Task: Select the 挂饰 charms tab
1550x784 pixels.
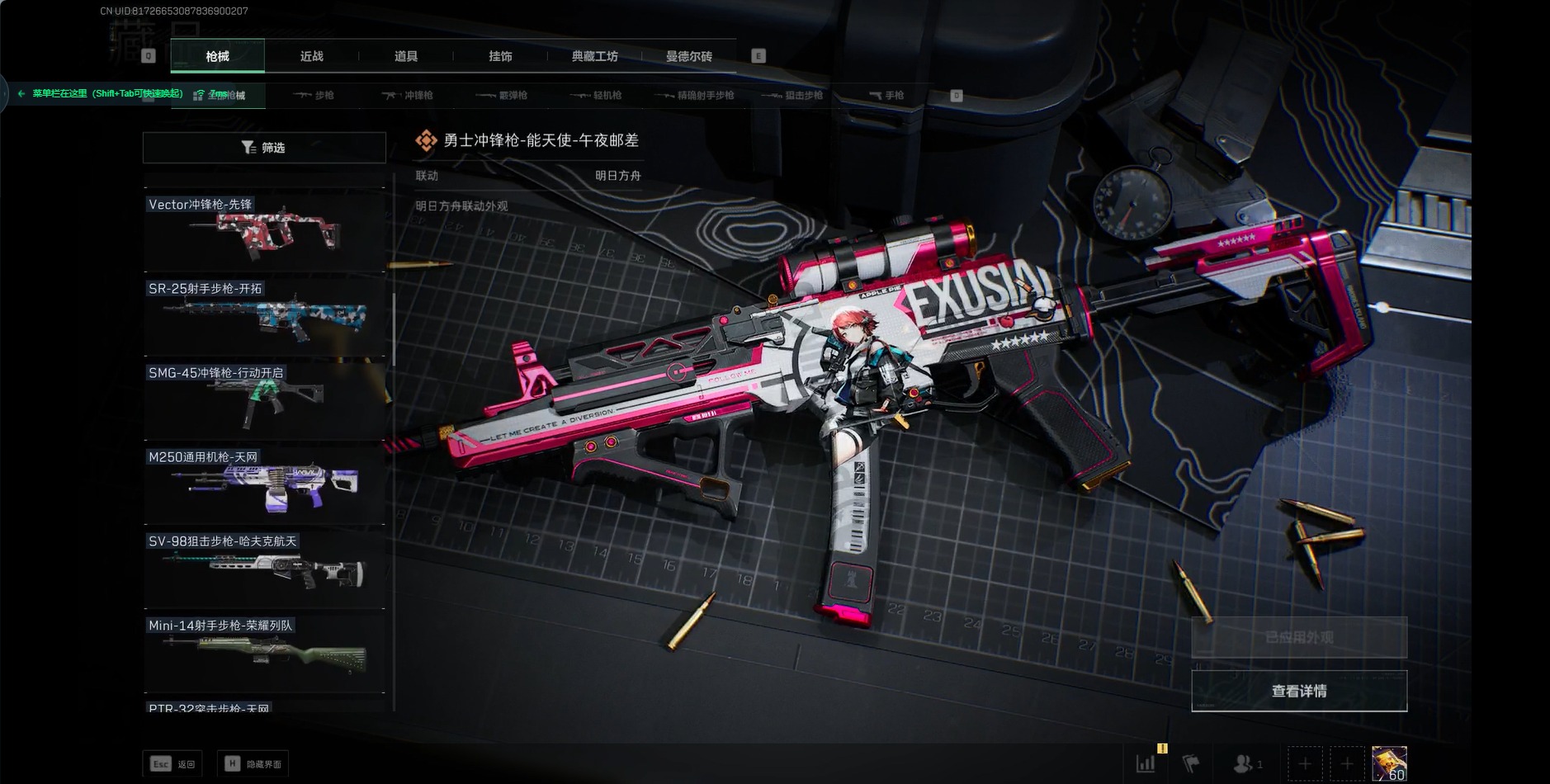Action: pyautogui.click(x=500, y=56)
